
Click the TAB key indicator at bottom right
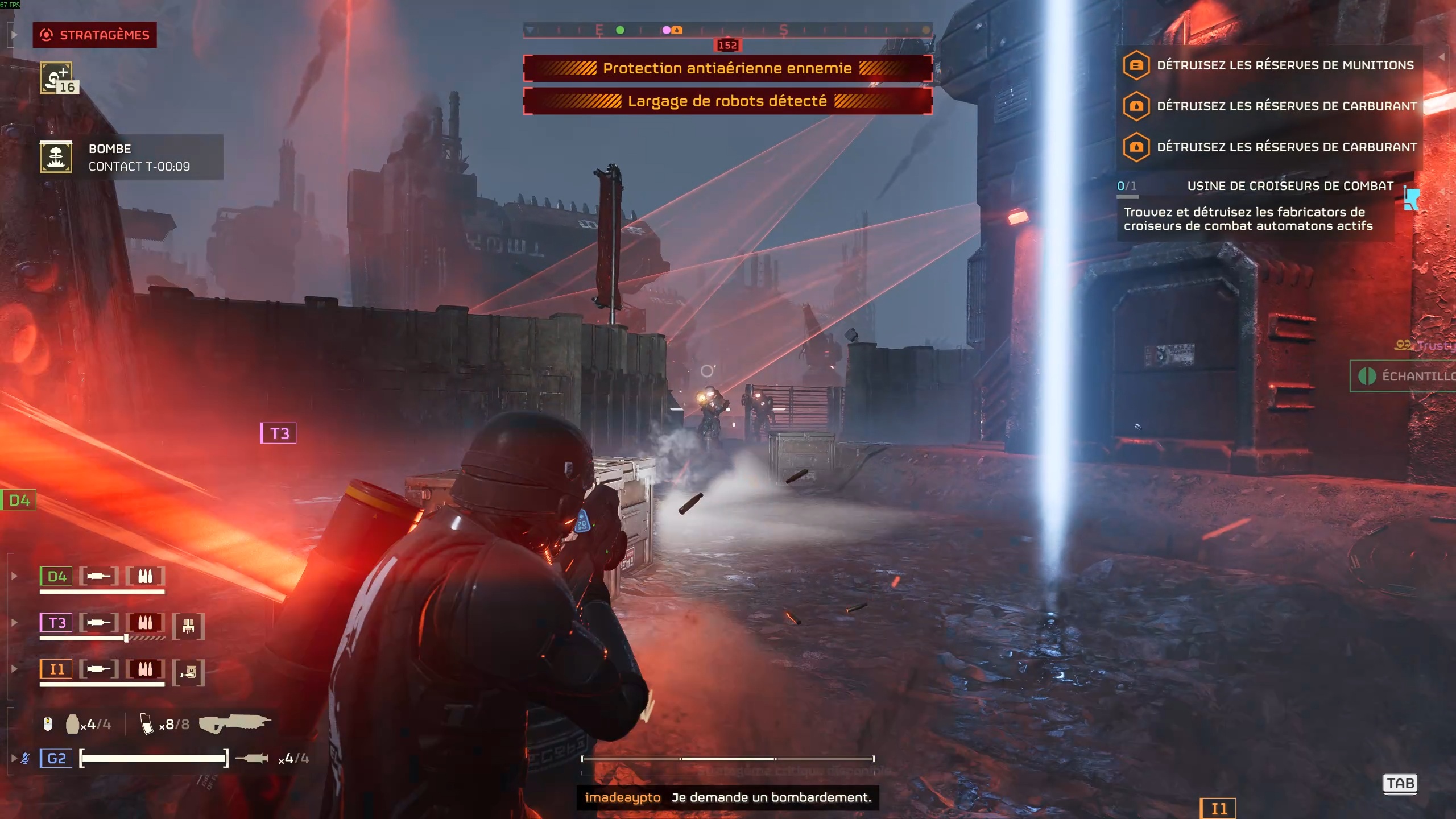coord(1400,784)
